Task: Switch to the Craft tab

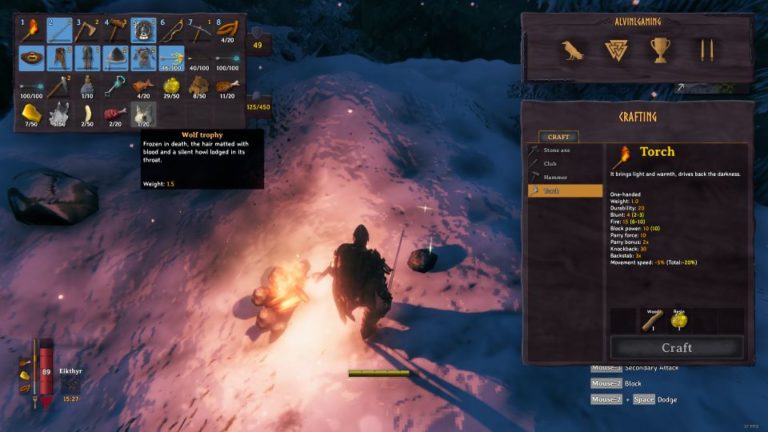Action: tap(558, 137)
